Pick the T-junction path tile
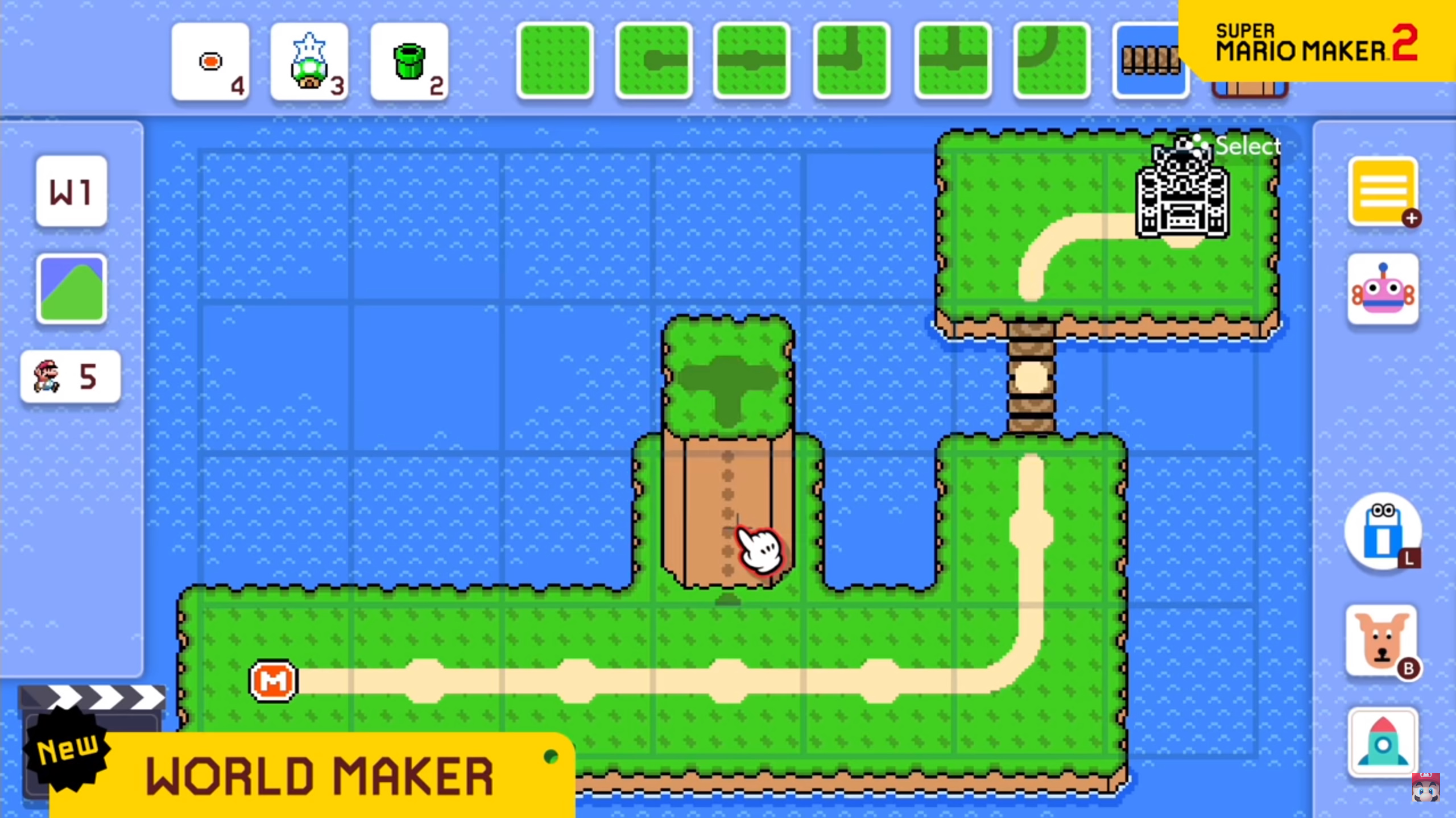 [953, 60]
